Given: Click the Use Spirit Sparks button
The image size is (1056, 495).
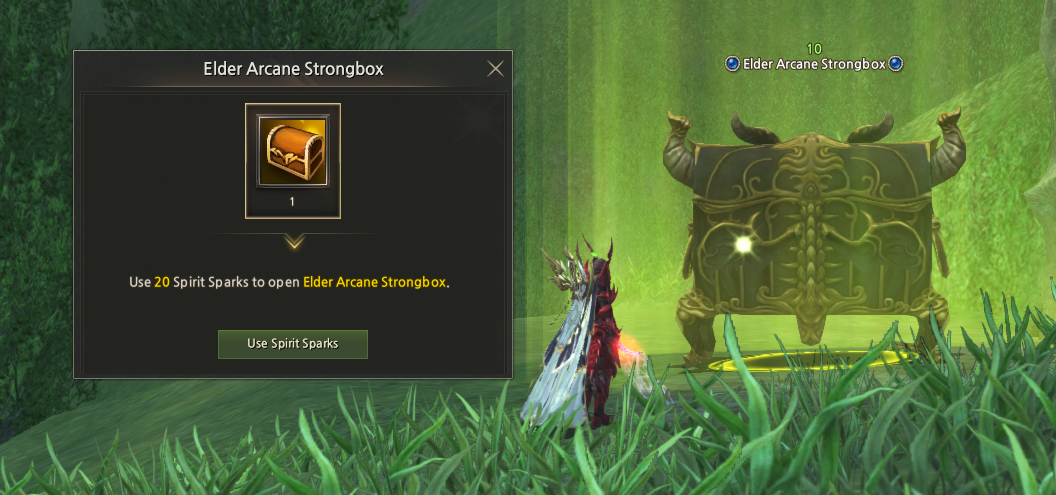Looking at the screenshot, I should [293, 344].
